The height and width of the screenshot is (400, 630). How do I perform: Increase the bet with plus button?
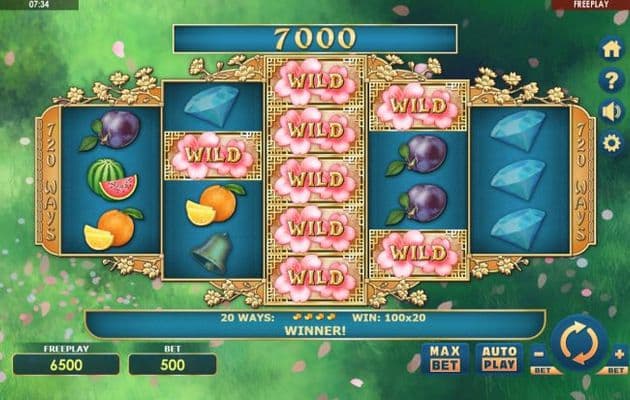617,352
